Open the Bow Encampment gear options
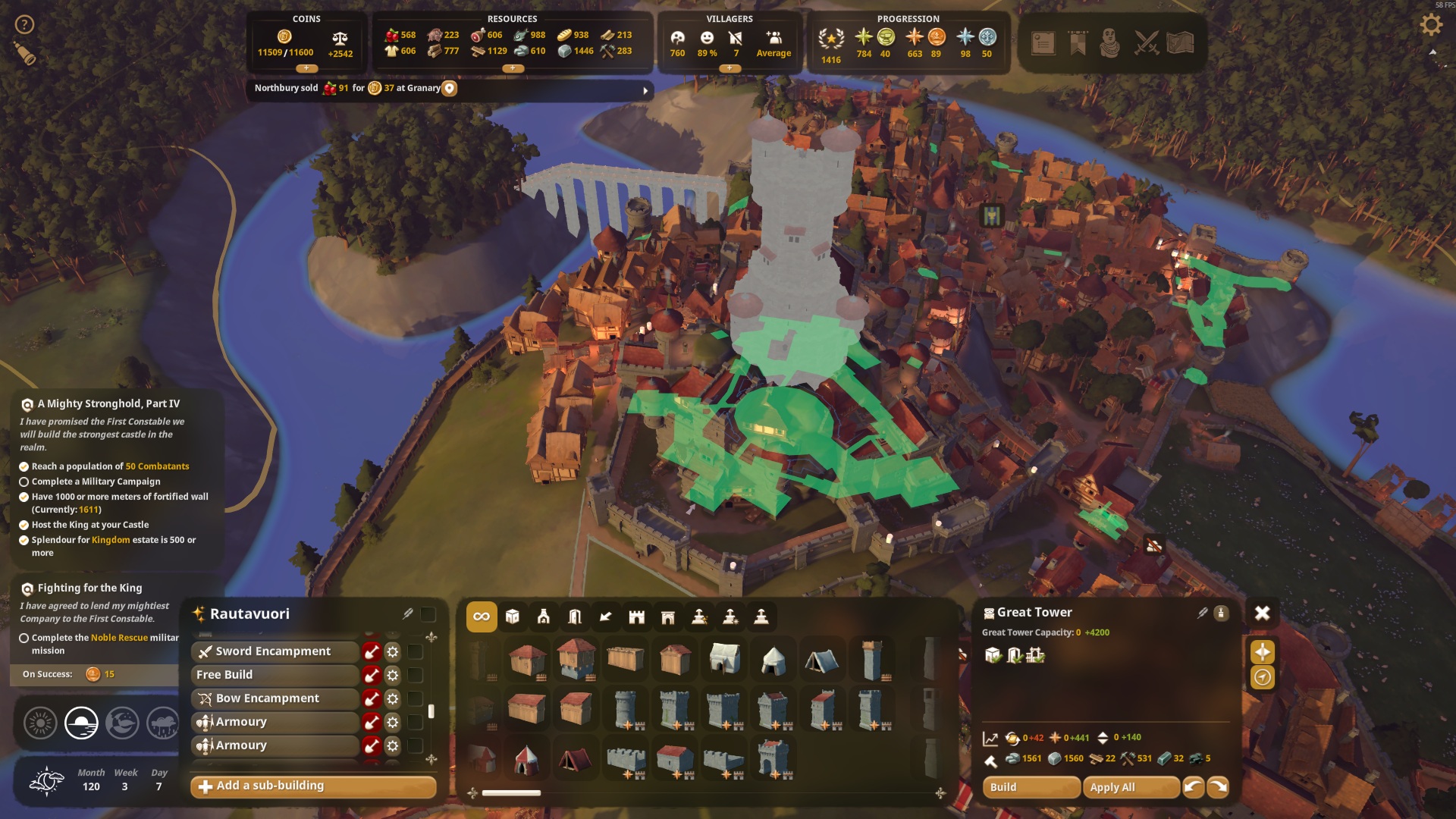 pos(393,698)
